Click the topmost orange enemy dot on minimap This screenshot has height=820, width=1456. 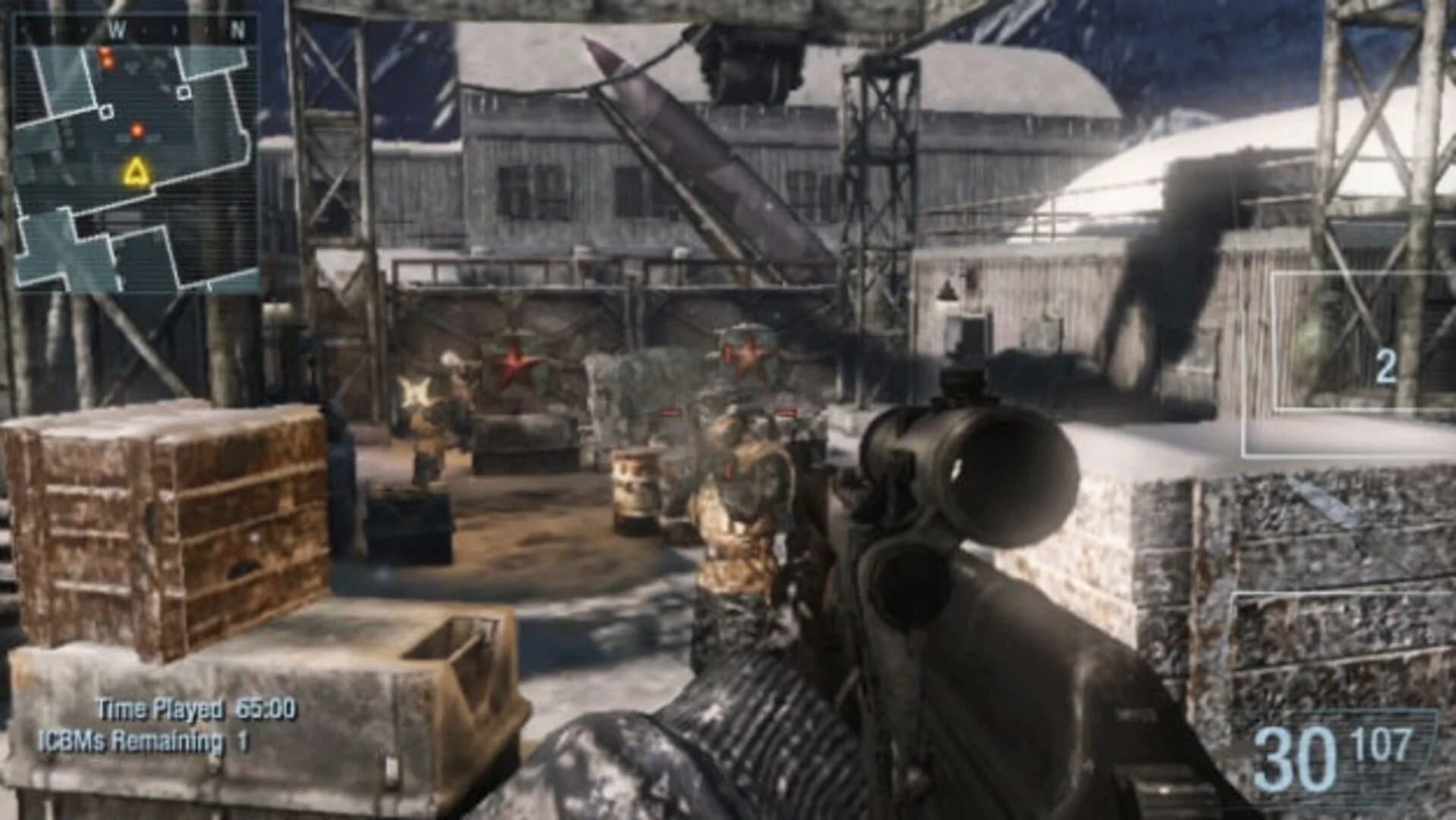pos(104,52)
